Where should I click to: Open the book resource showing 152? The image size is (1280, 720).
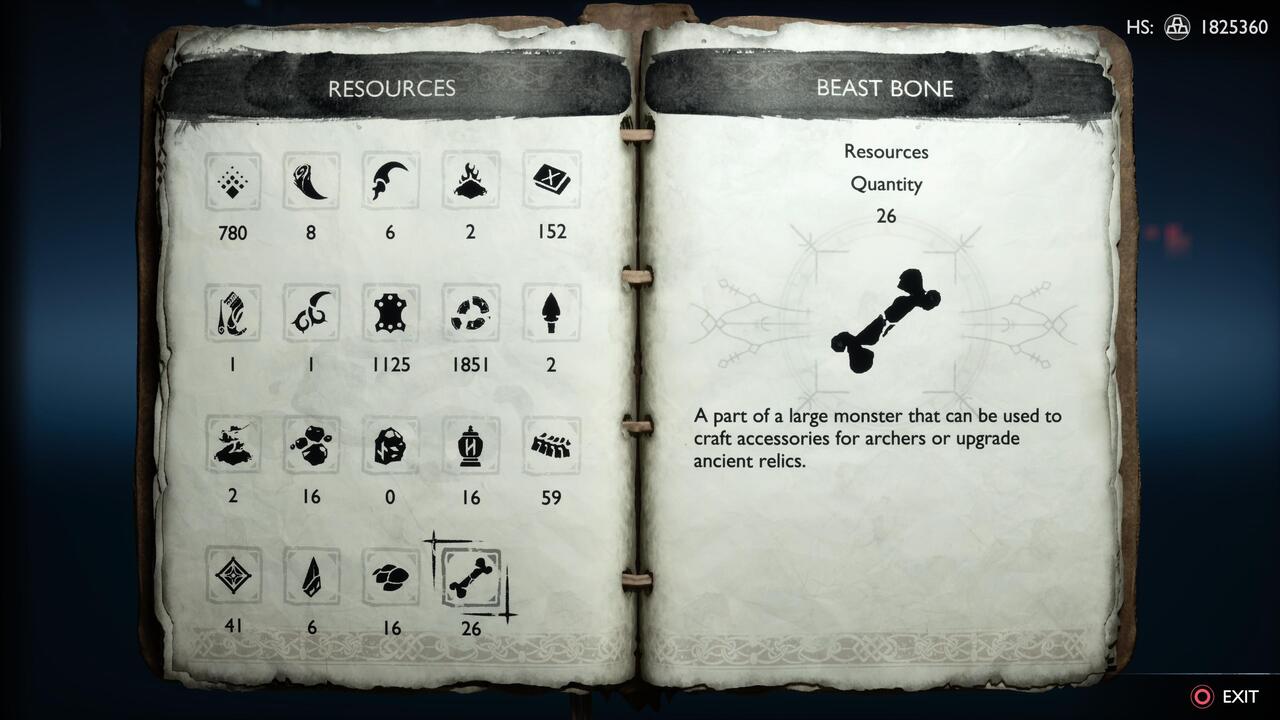click(551, 181)
